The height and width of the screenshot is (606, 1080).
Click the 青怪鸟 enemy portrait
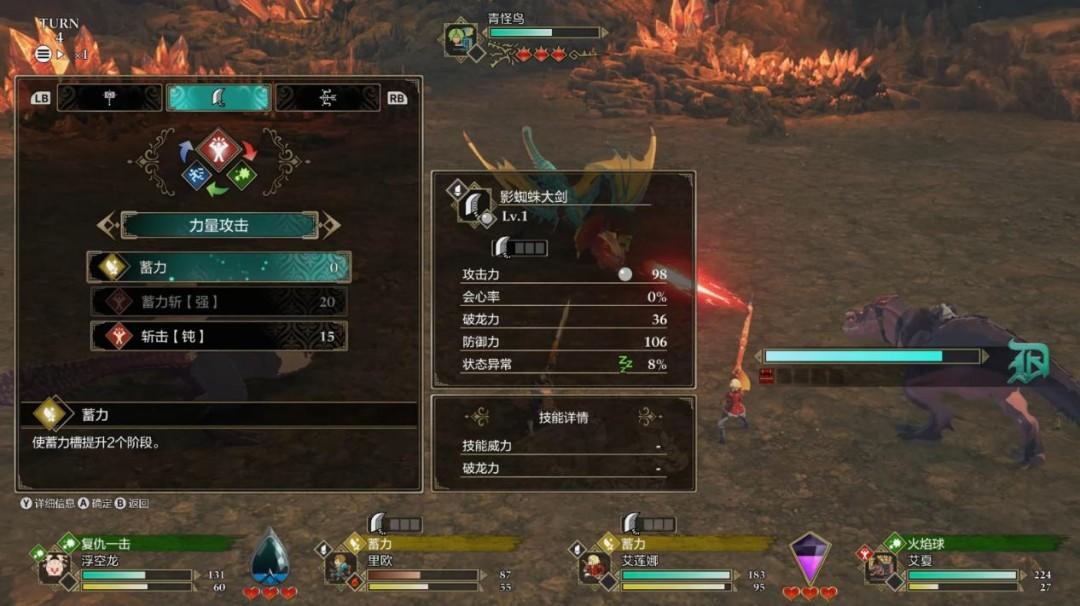click(x=461, y=39)
